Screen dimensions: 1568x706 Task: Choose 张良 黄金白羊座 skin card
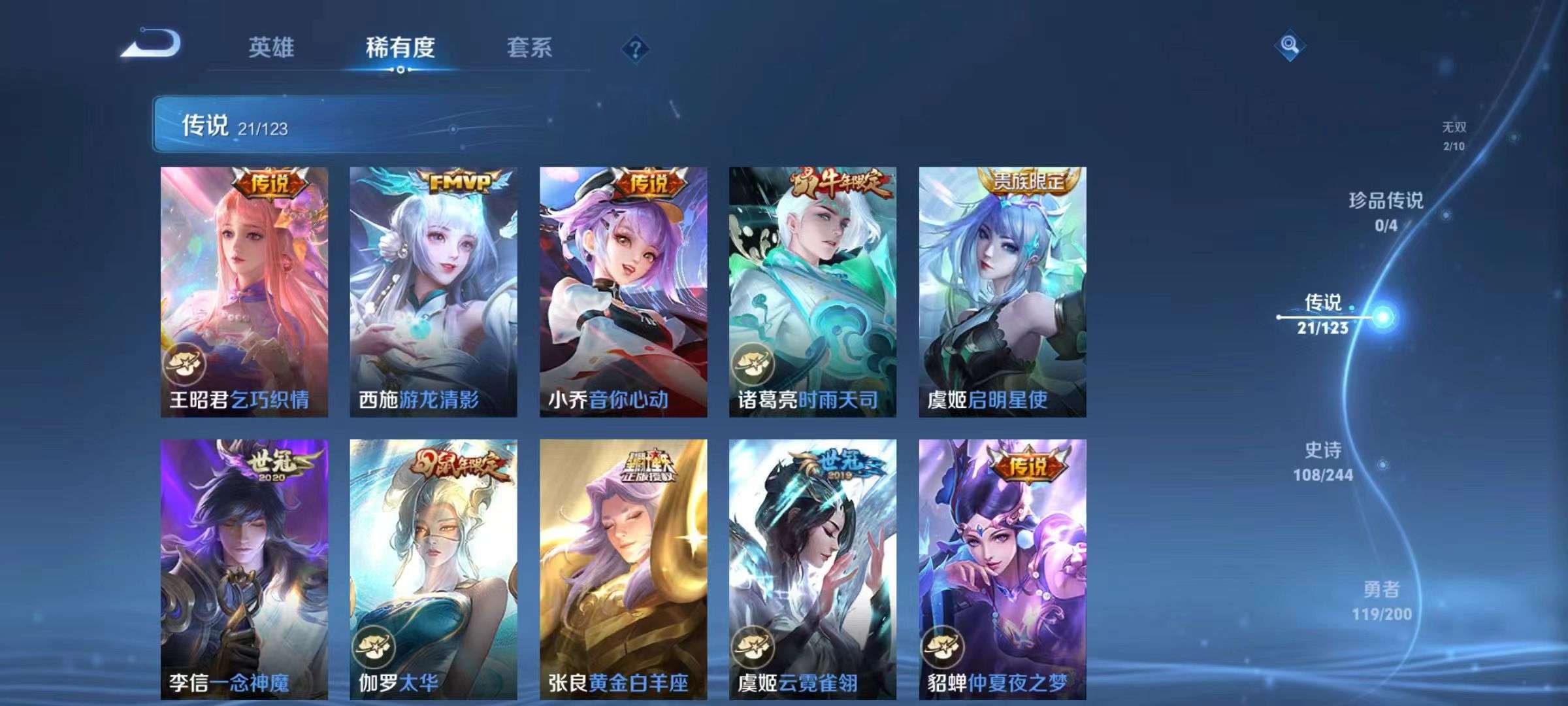[623, 569]
